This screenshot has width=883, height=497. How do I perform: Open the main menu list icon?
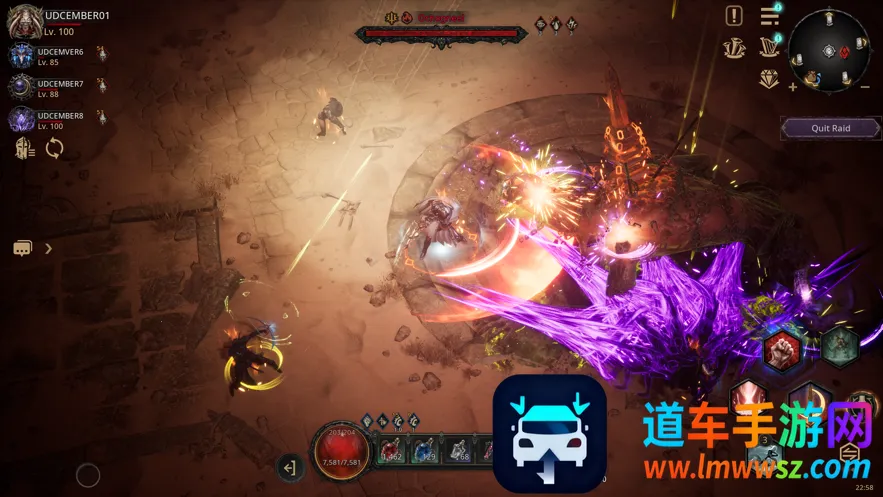[x=769, y=16]
